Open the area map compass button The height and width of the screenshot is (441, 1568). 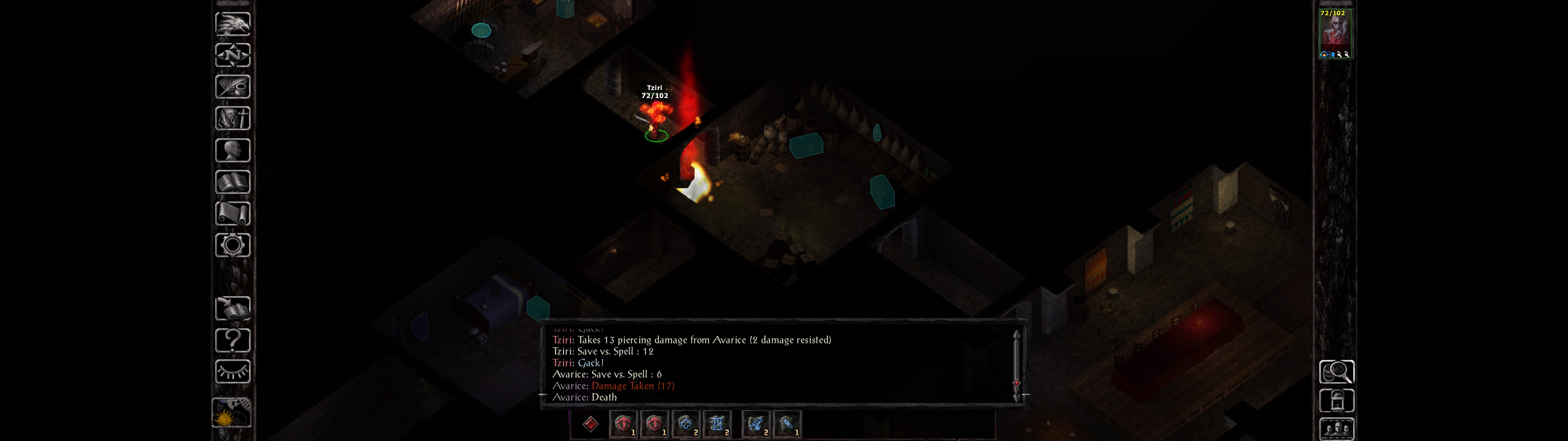[232, 55]
